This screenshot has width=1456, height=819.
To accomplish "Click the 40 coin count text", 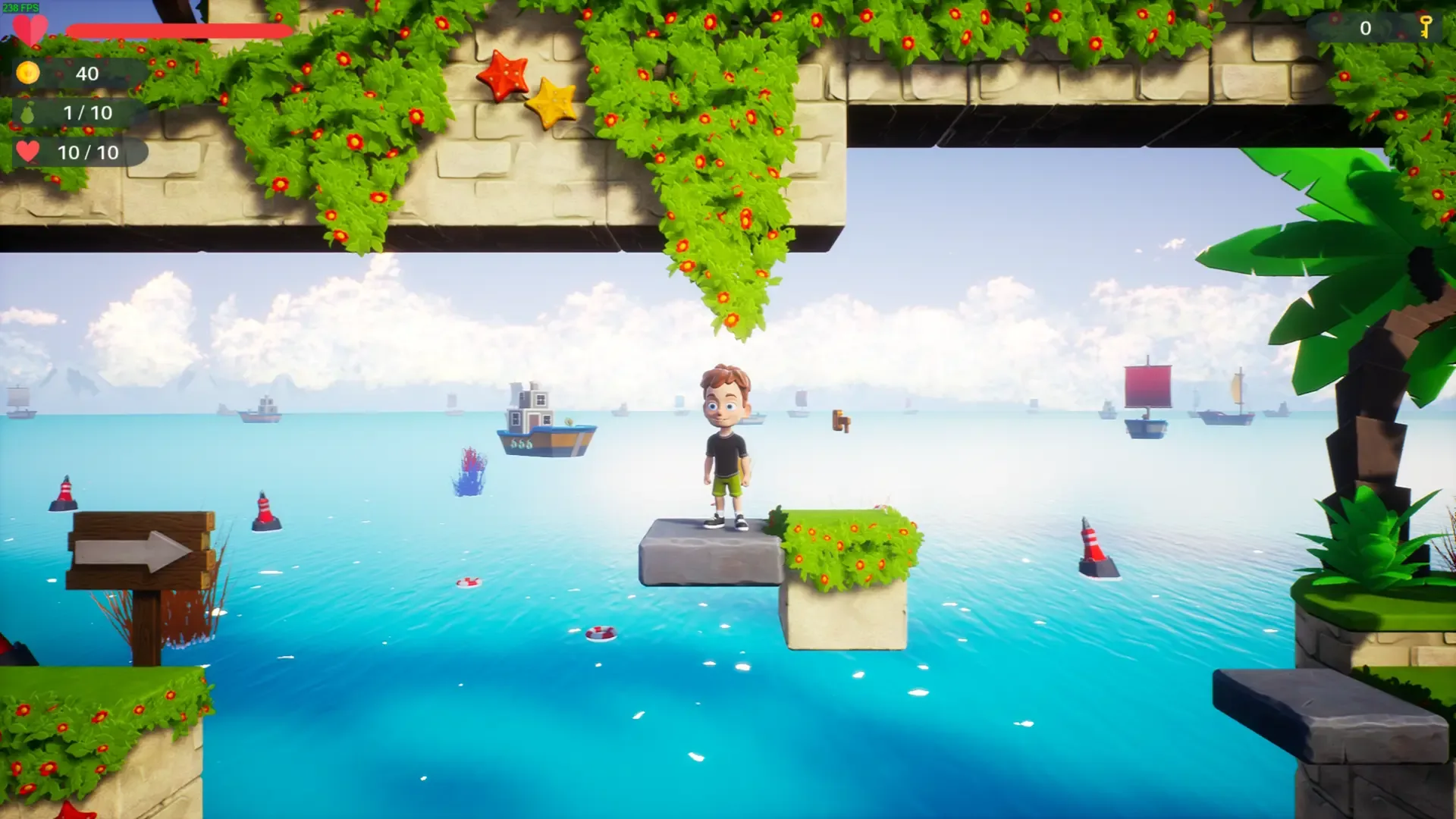I will tap(87, 74).
